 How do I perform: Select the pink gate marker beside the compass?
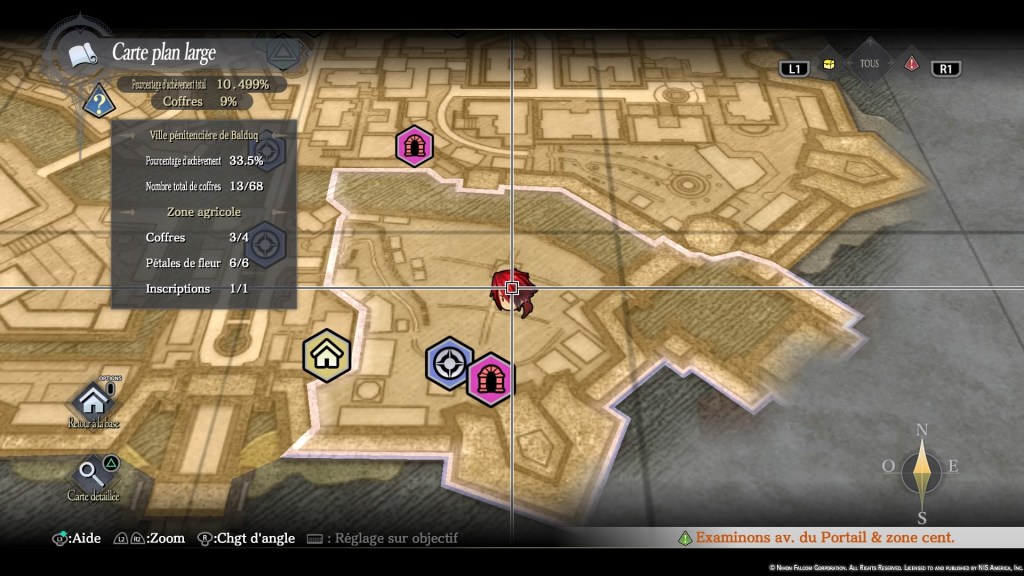[x=490, y=380]
